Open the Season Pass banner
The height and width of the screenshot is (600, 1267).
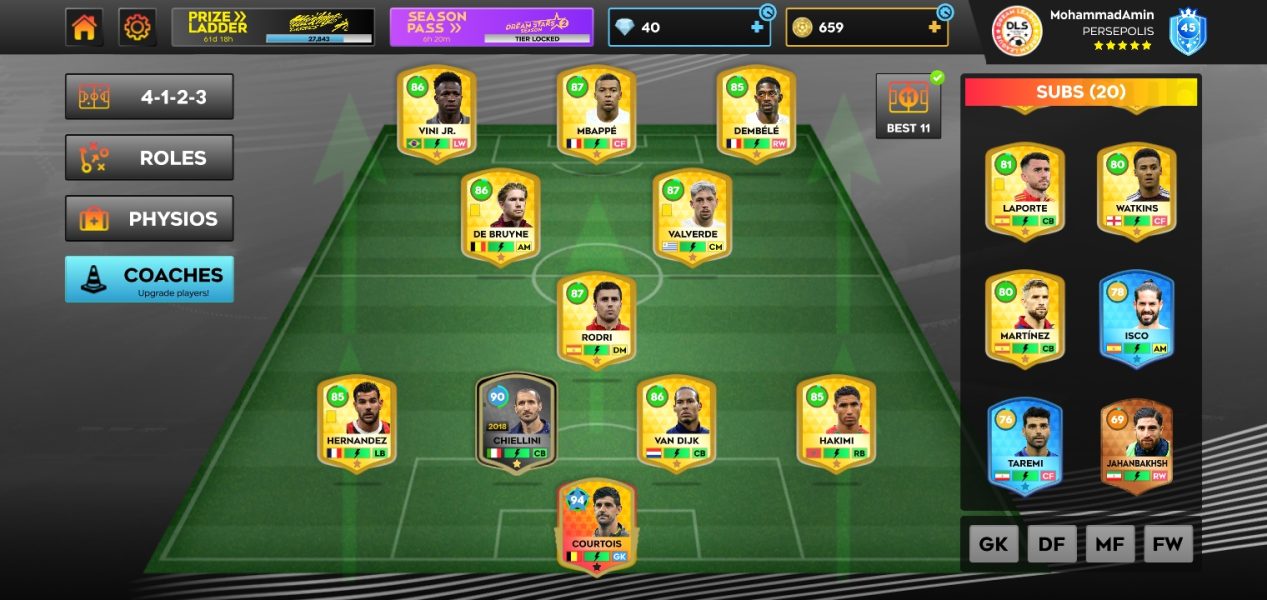click(491, 27)
